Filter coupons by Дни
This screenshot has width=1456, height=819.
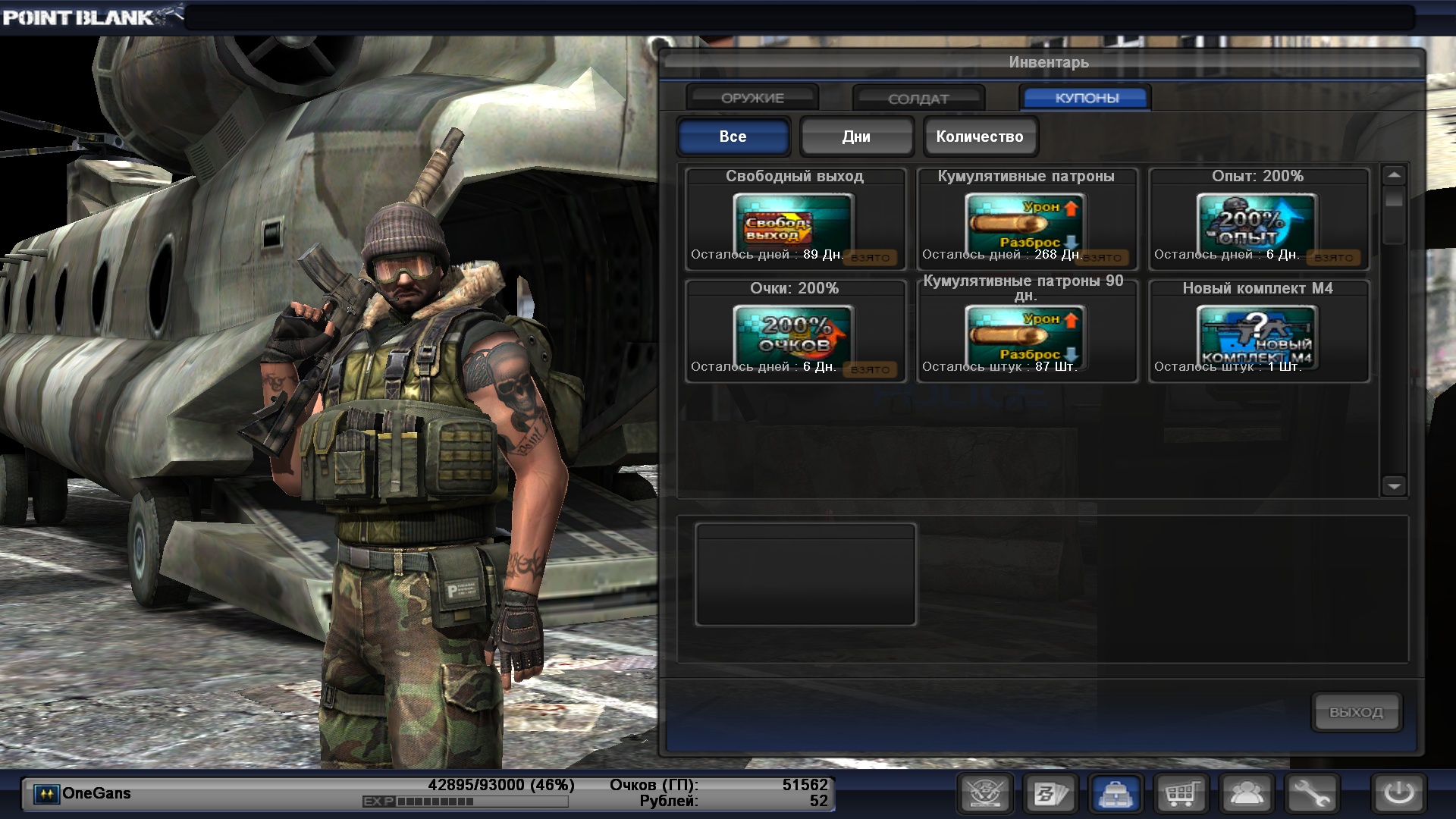click(x=856, y=136)
